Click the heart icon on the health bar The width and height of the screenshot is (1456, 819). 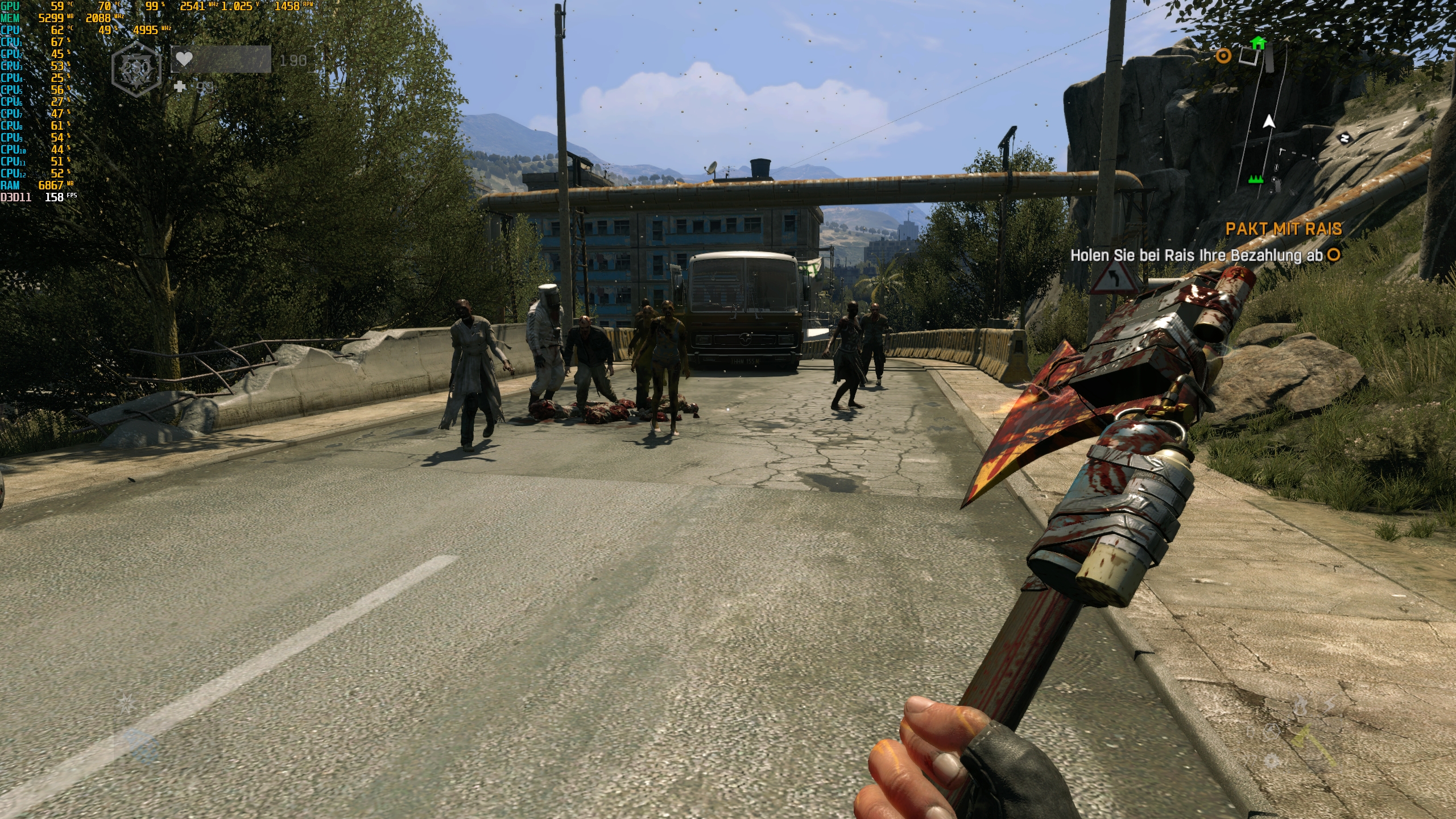coord(185,59)
